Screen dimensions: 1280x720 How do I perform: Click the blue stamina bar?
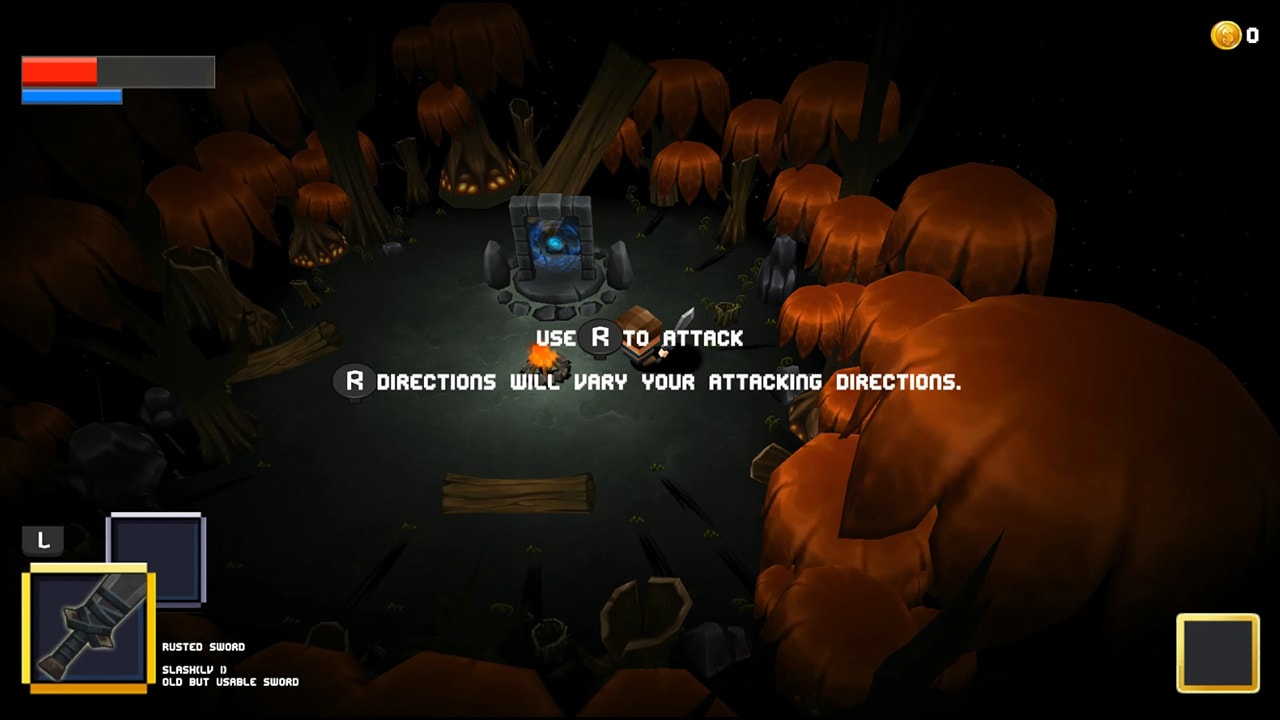[70, 97]
